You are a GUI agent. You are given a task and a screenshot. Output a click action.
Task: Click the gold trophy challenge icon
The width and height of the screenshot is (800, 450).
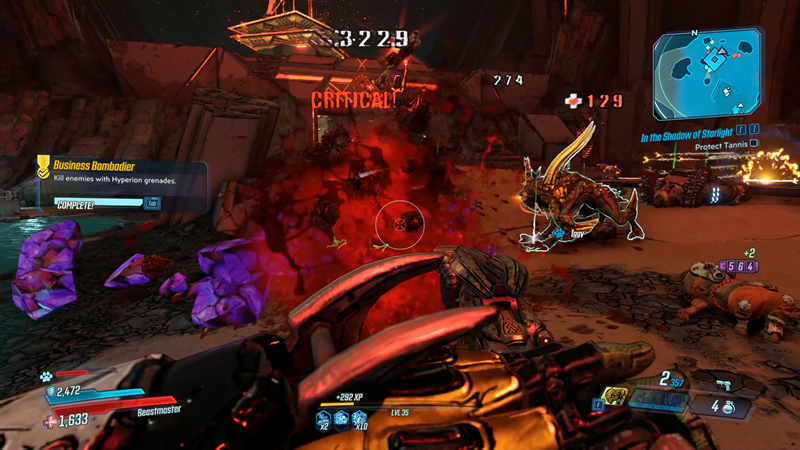coord(44,166)
